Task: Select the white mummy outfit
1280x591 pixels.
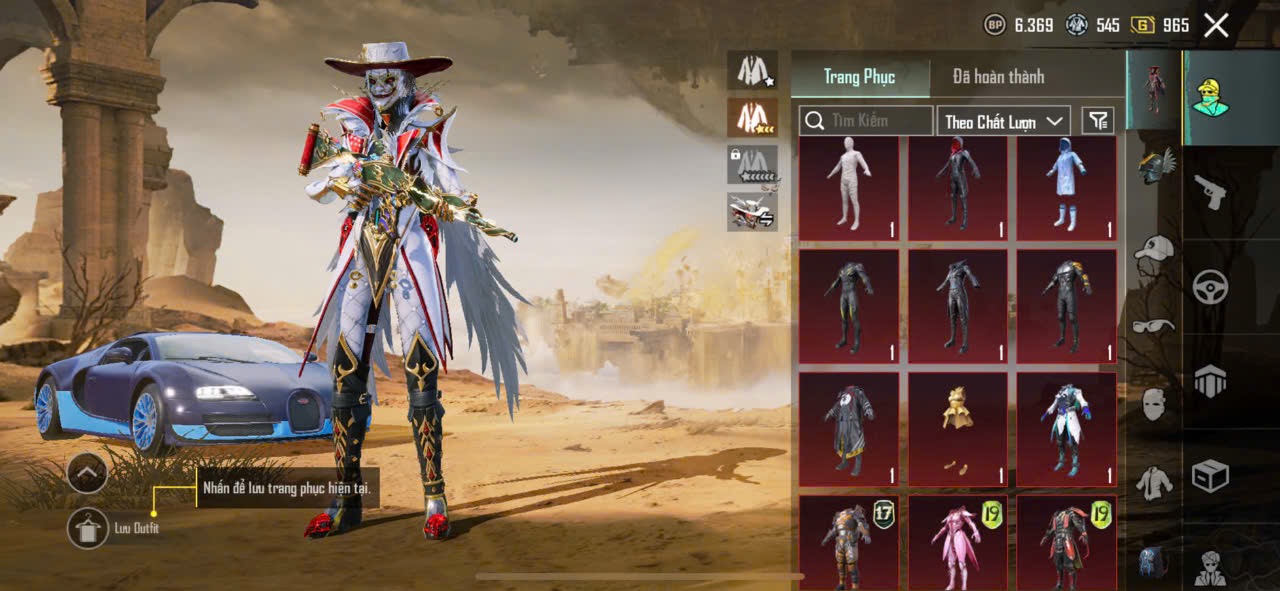Action: coord(849,189)
